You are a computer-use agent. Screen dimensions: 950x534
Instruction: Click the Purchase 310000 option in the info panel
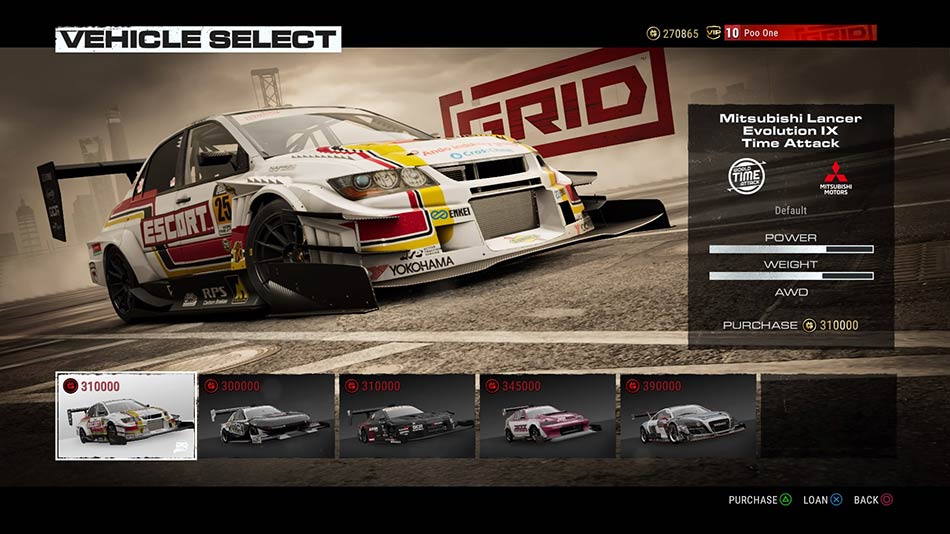790,325
